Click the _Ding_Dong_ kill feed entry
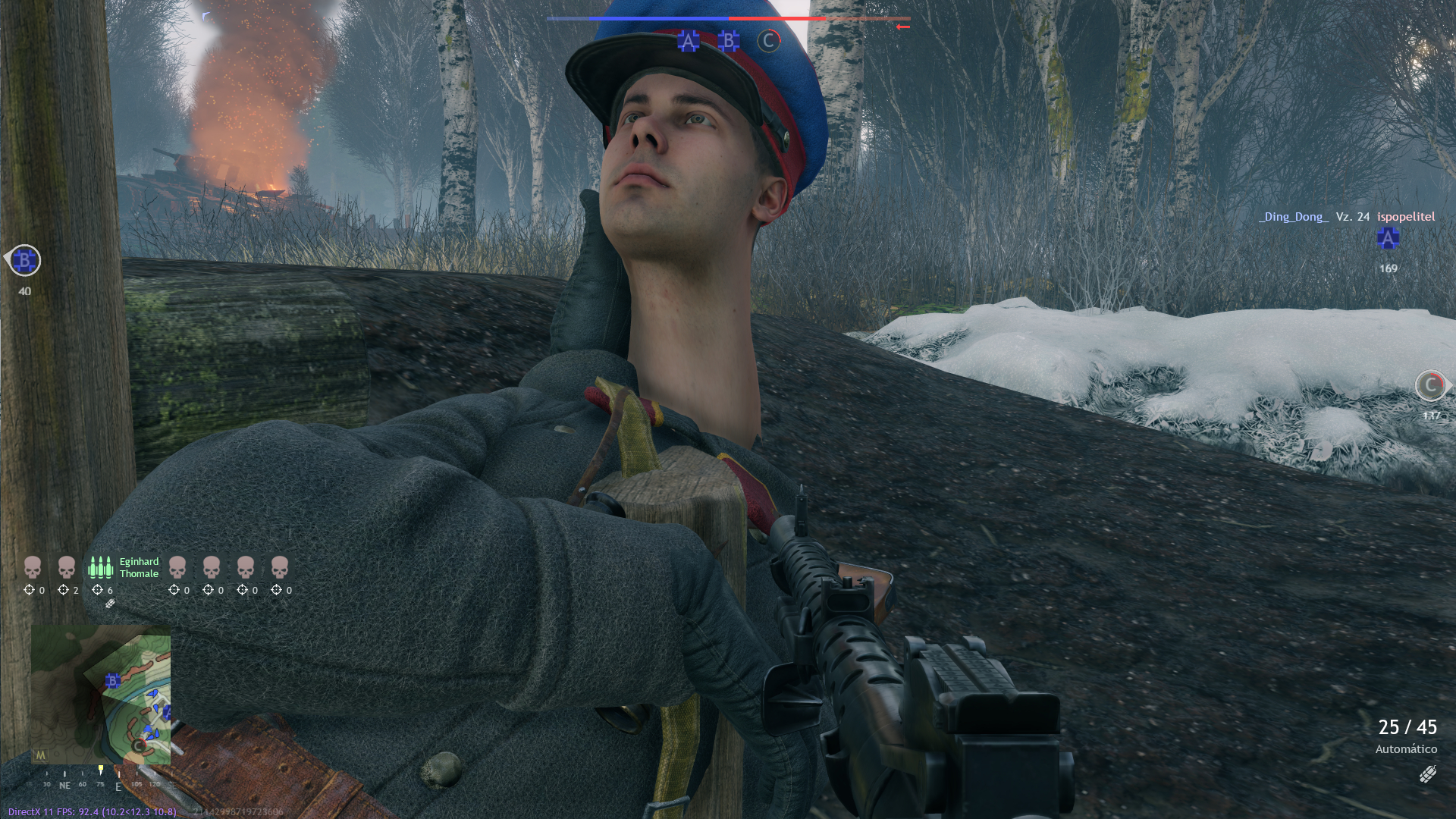 pyautogui.click(x=1293, y=217)
